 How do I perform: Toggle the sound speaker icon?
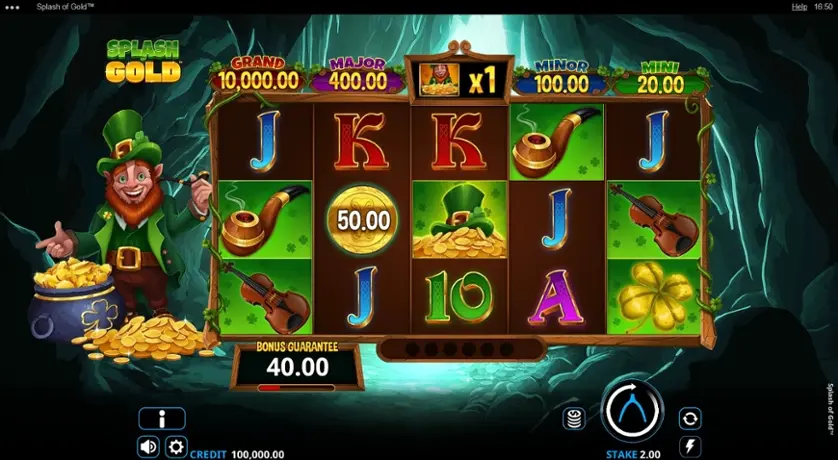coord(148,446)
